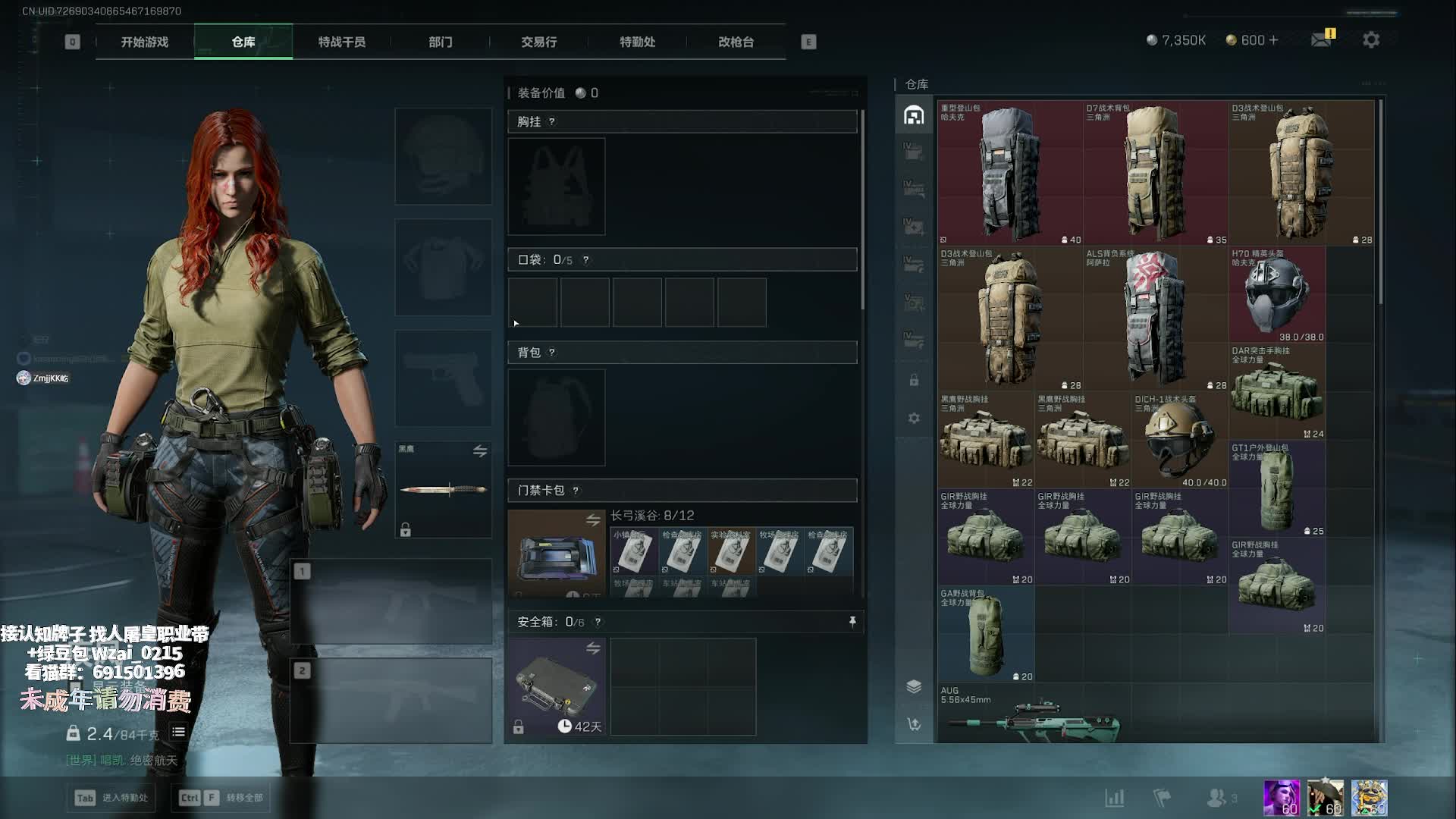Open the mail envelope icon
The width and height of the screenshot is (1456, 819).
point(1321,39)
